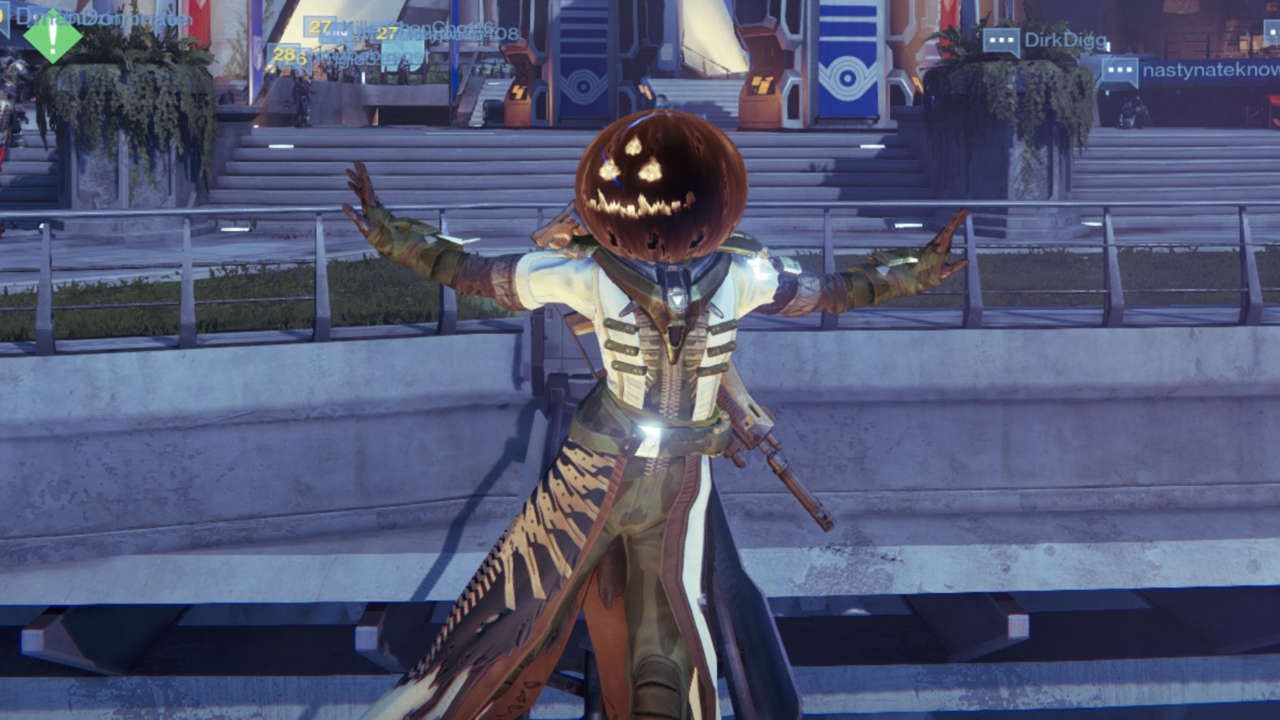Viewport: 1280px width, 720px height.
Task: Click the upper level 27 badge
Action: click(318, 29)
